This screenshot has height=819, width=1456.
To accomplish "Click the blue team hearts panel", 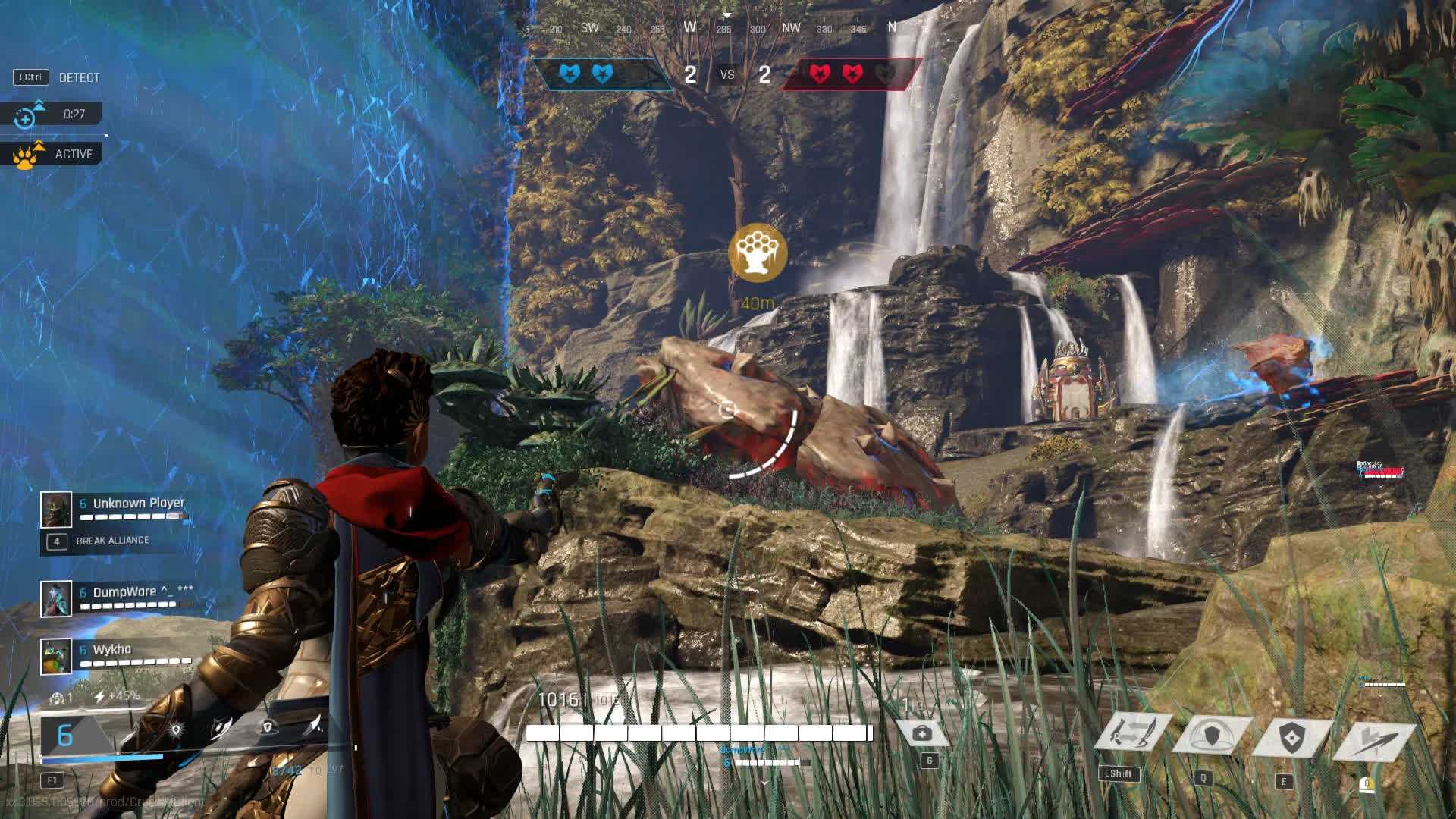I will pyautogui.click(x=599, y=74).
